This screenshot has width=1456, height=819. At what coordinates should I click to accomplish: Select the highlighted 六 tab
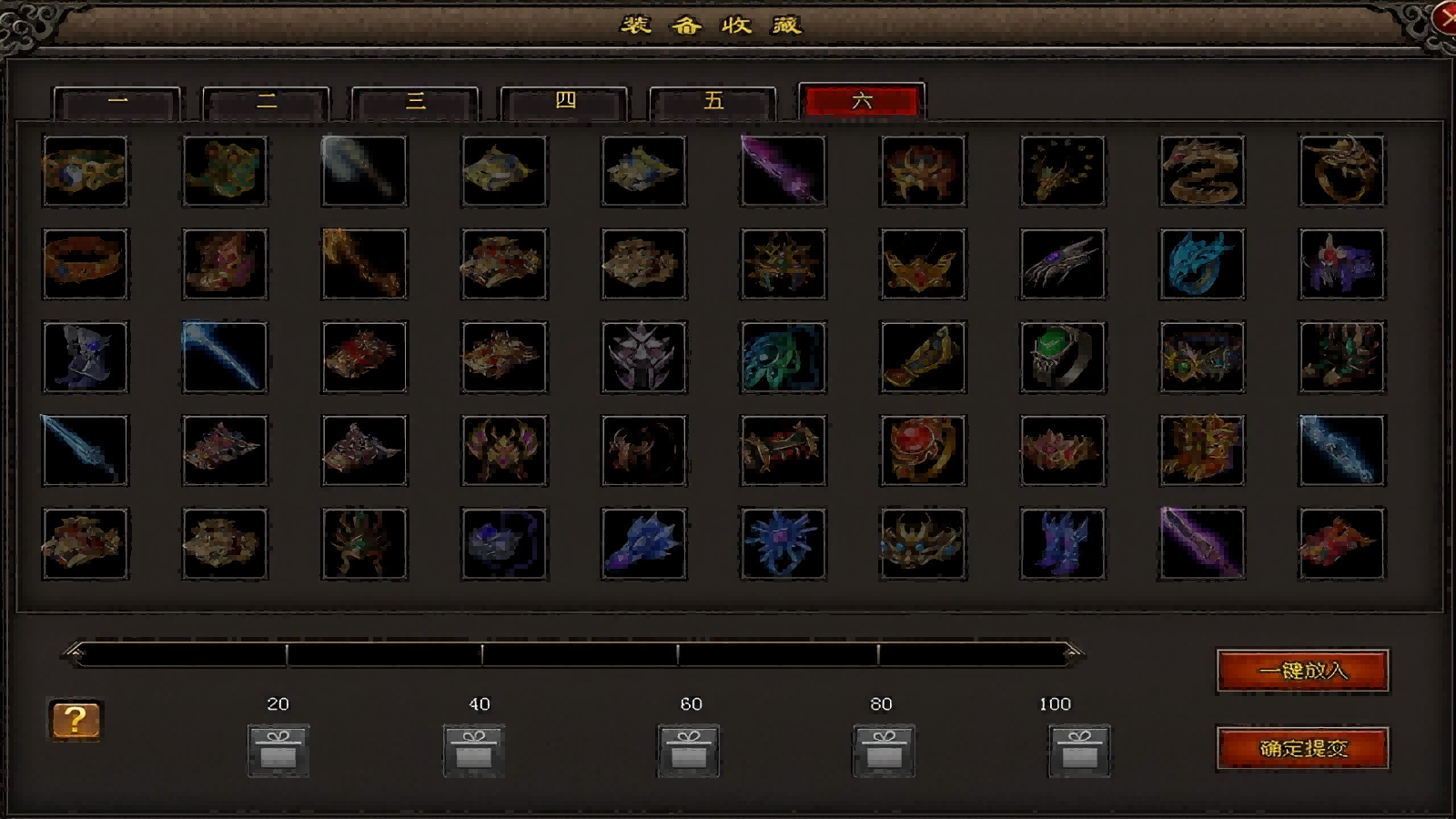click(x=862, y=101)
